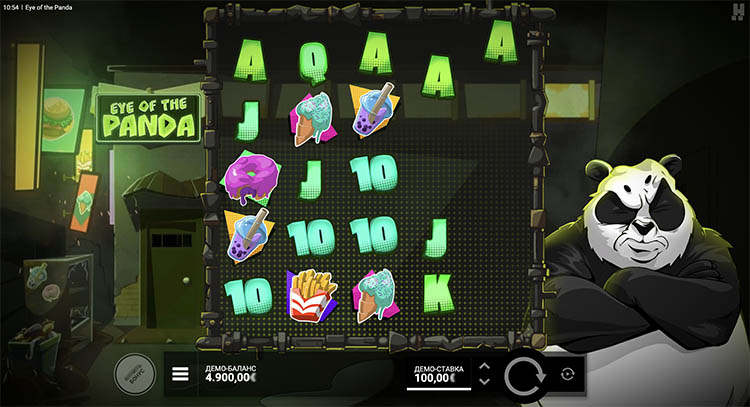The width and height of the screenshot is (750, 407).
Task: Decrease the bet with the down arrow
Action: point(484,382)
